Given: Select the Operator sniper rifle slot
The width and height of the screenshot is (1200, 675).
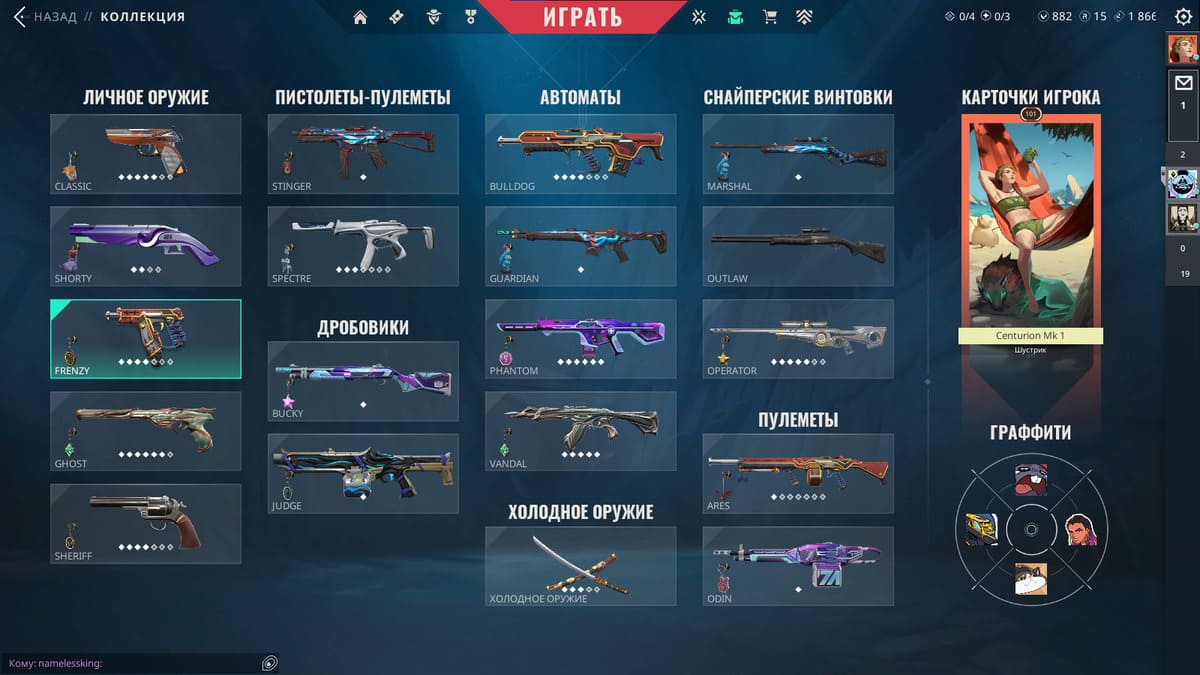Looking at the screenshot, I should (x=798, y=339).
